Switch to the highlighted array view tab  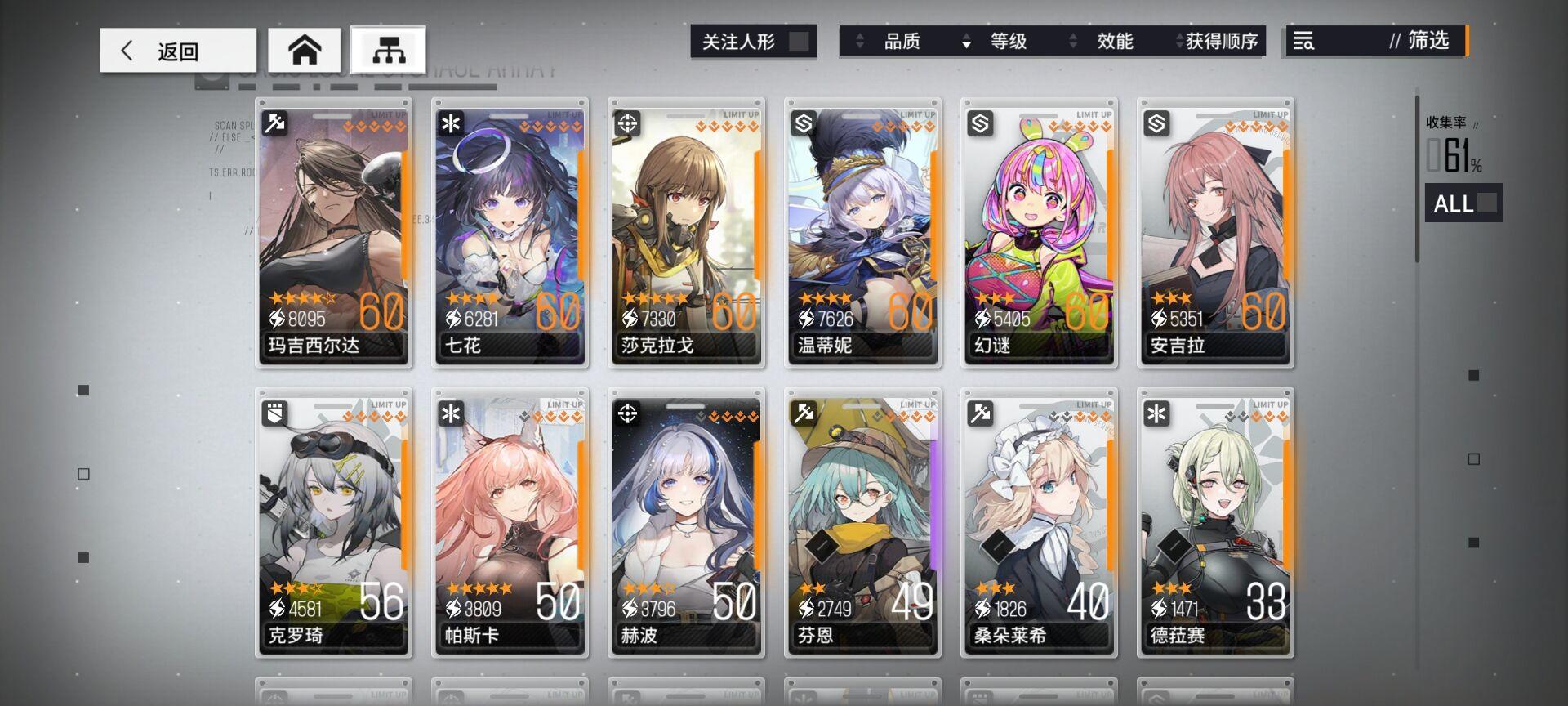391,50
